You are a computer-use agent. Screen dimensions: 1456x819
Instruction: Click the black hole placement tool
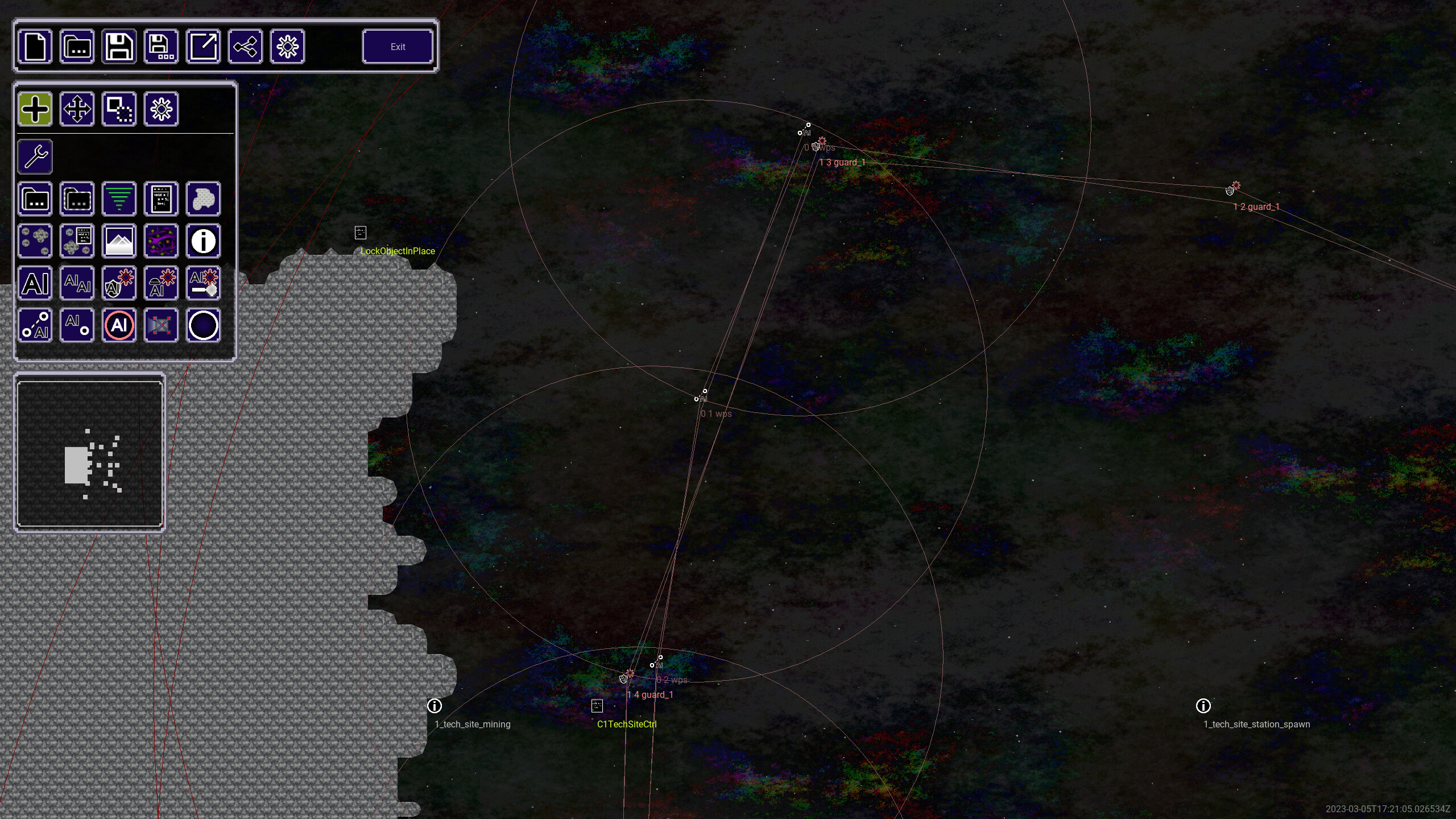point(203,325)
